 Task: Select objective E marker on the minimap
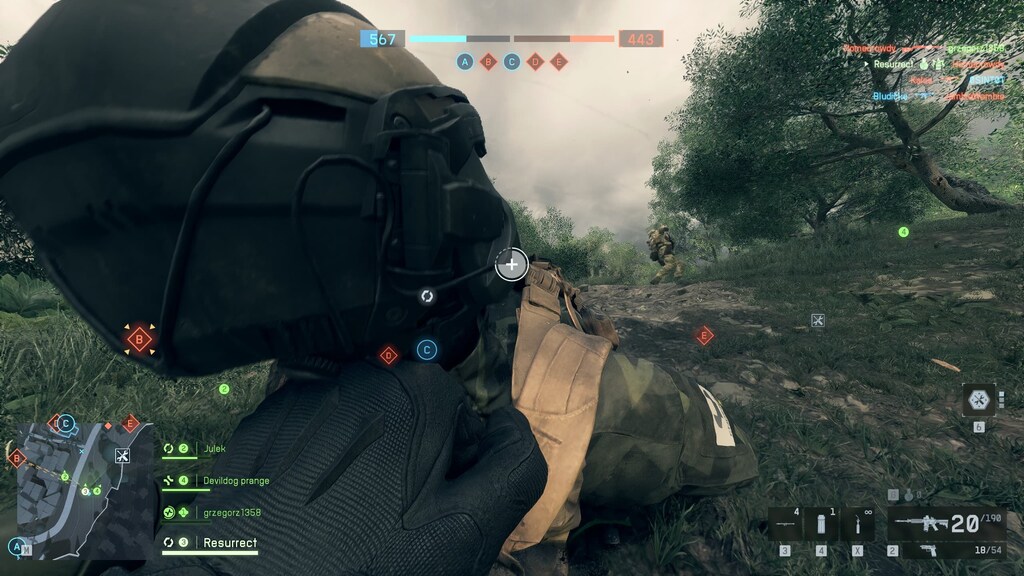129,423
